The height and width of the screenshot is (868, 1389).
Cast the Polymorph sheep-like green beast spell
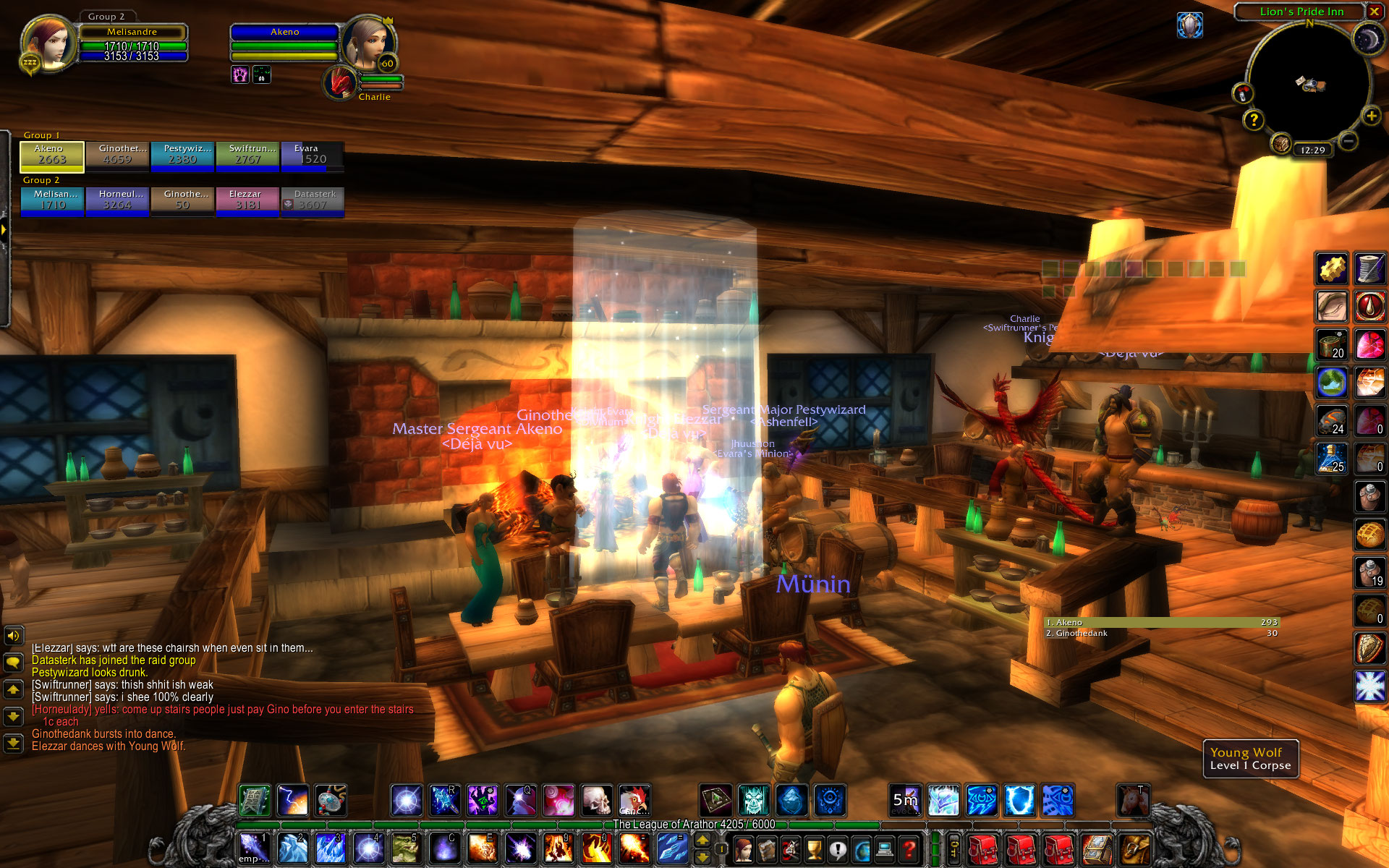tap(406, 847)
